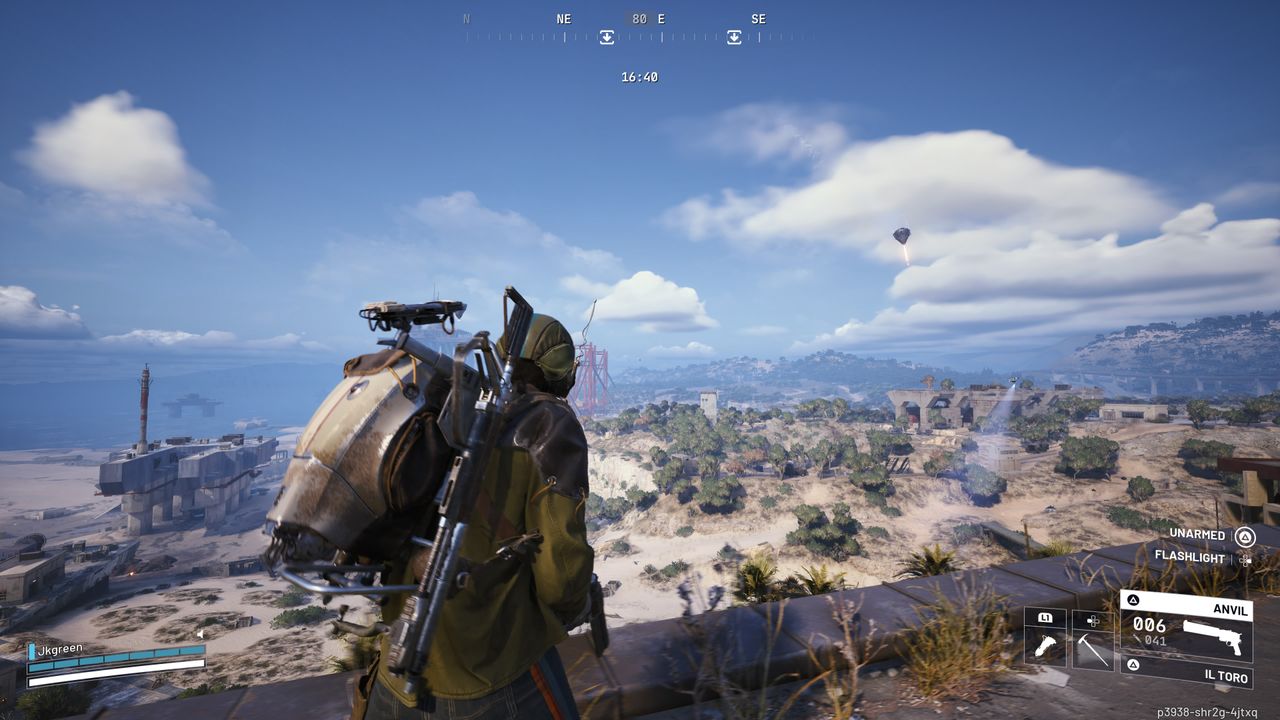Toggle UNARMED mode
This screenshot has height=720, width=1280.
(1198, 535)
